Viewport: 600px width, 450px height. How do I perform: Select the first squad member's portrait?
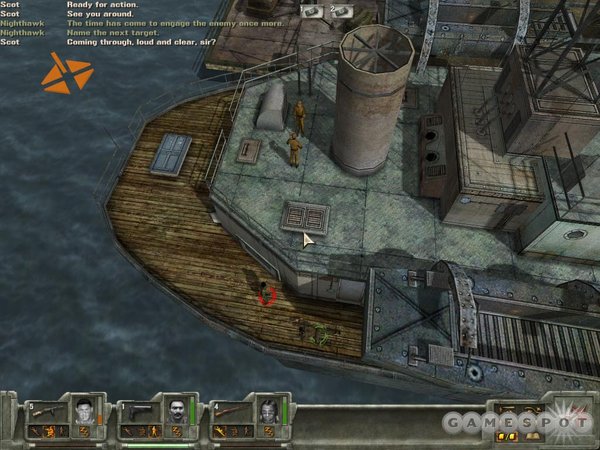pos(84,410)
